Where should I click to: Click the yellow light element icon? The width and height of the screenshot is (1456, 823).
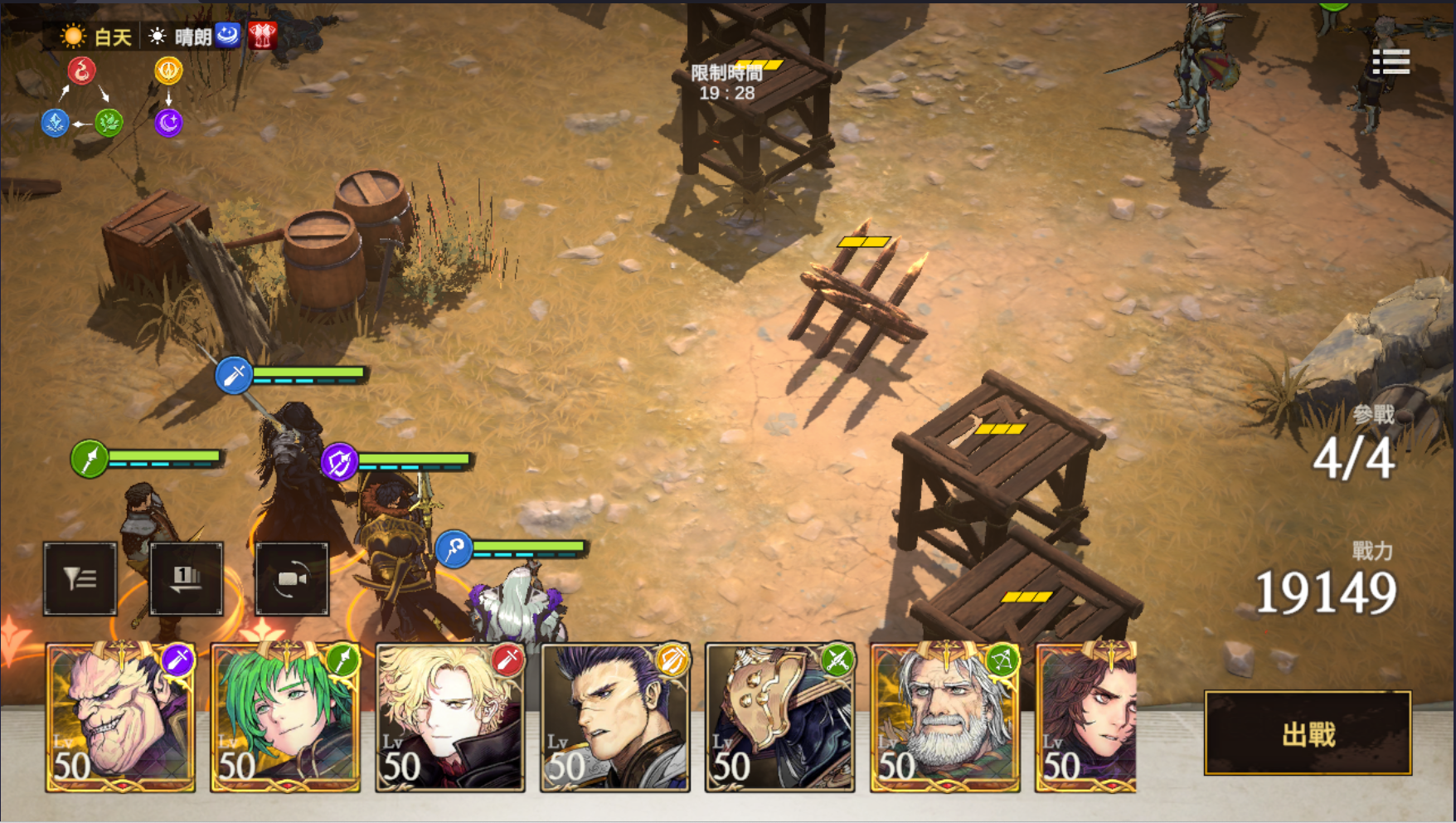[x=168, y=71]
